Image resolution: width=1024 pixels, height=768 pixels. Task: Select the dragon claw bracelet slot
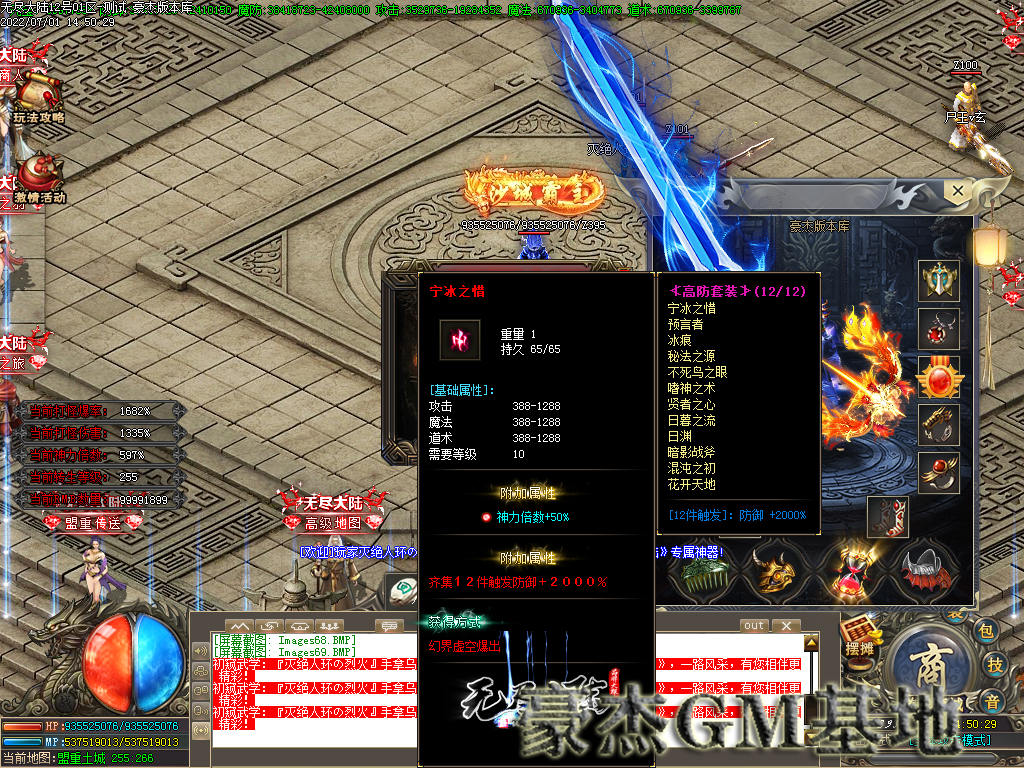[x=939, y=425]
